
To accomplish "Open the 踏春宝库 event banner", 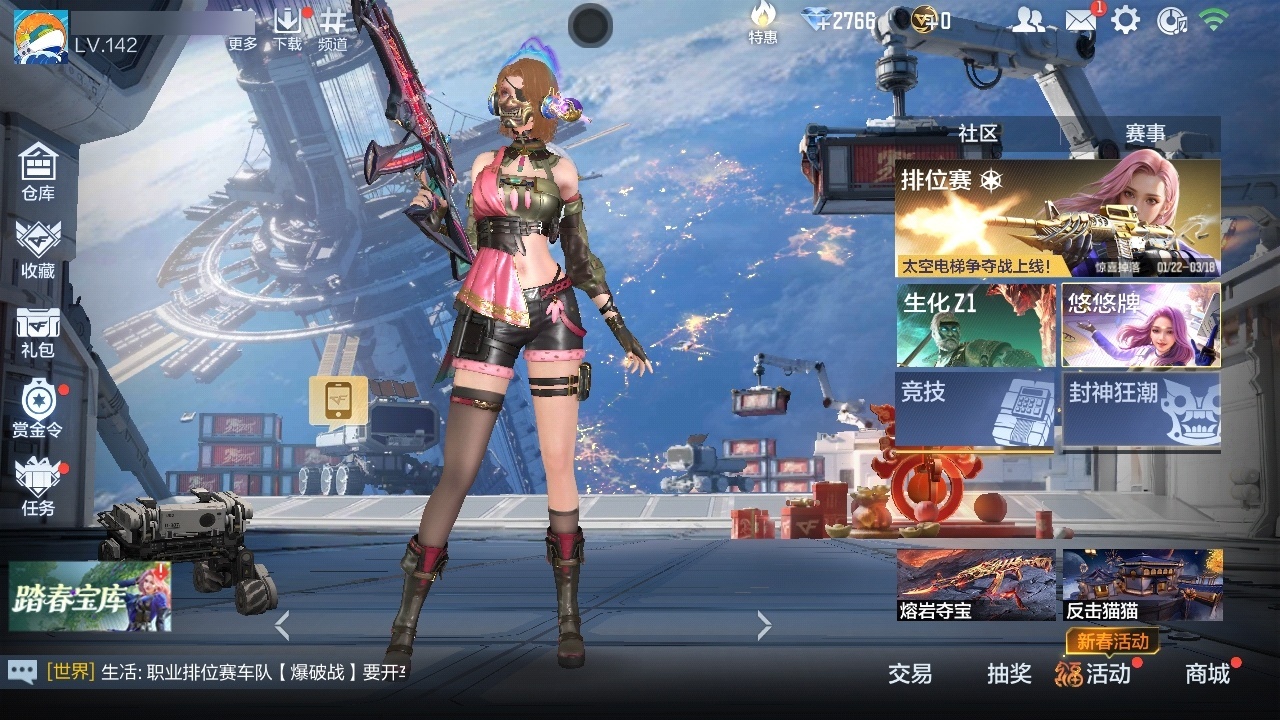I will click(x=90, y=596).
